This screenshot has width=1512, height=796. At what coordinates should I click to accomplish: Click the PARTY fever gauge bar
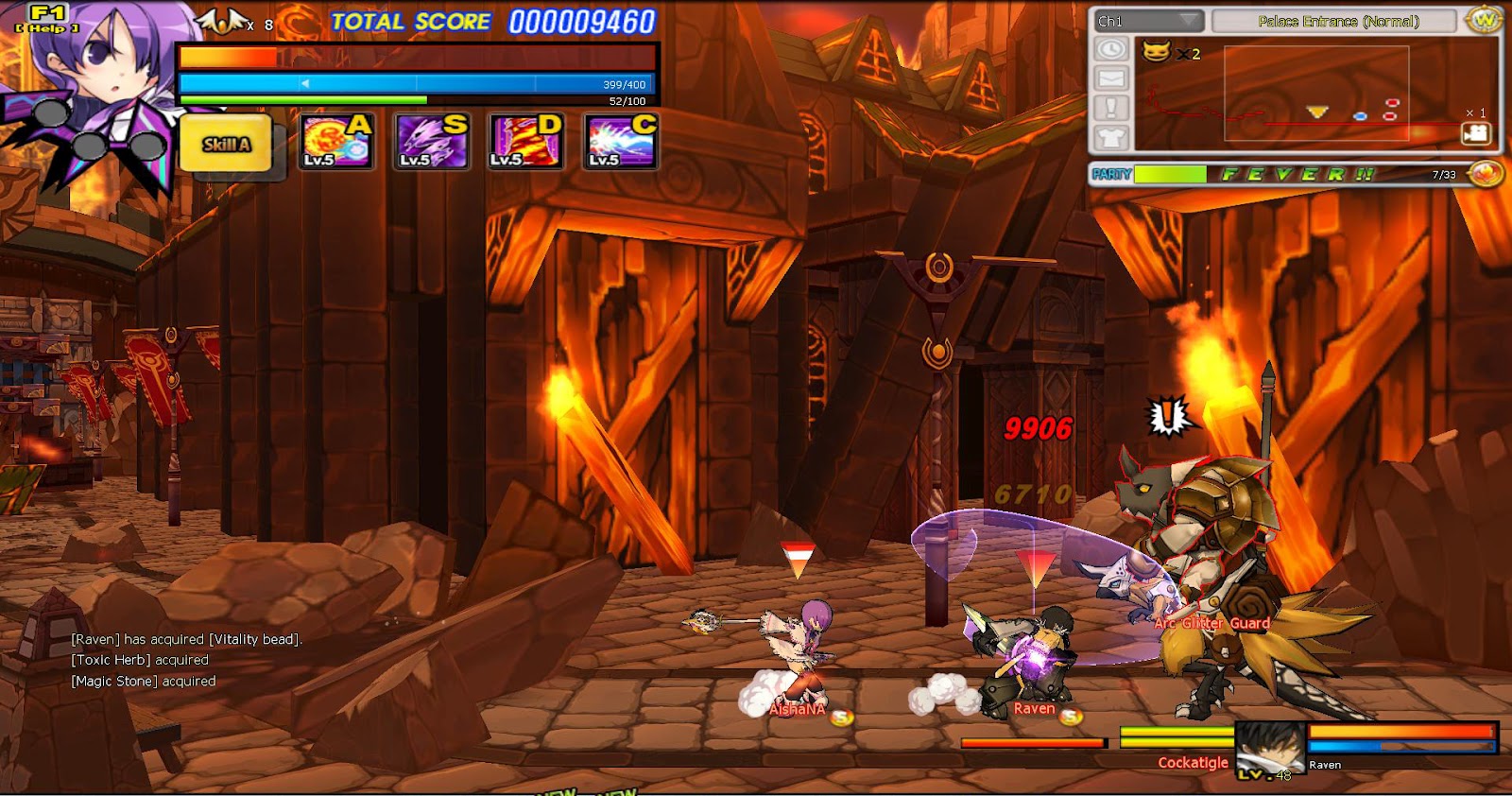click(x=1172, y=174)
